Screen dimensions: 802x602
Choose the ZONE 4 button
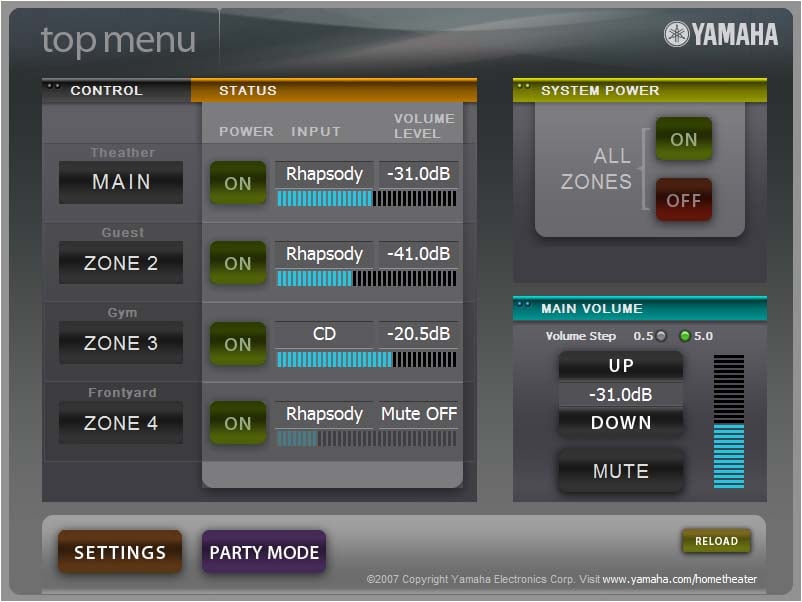[121, 423]
